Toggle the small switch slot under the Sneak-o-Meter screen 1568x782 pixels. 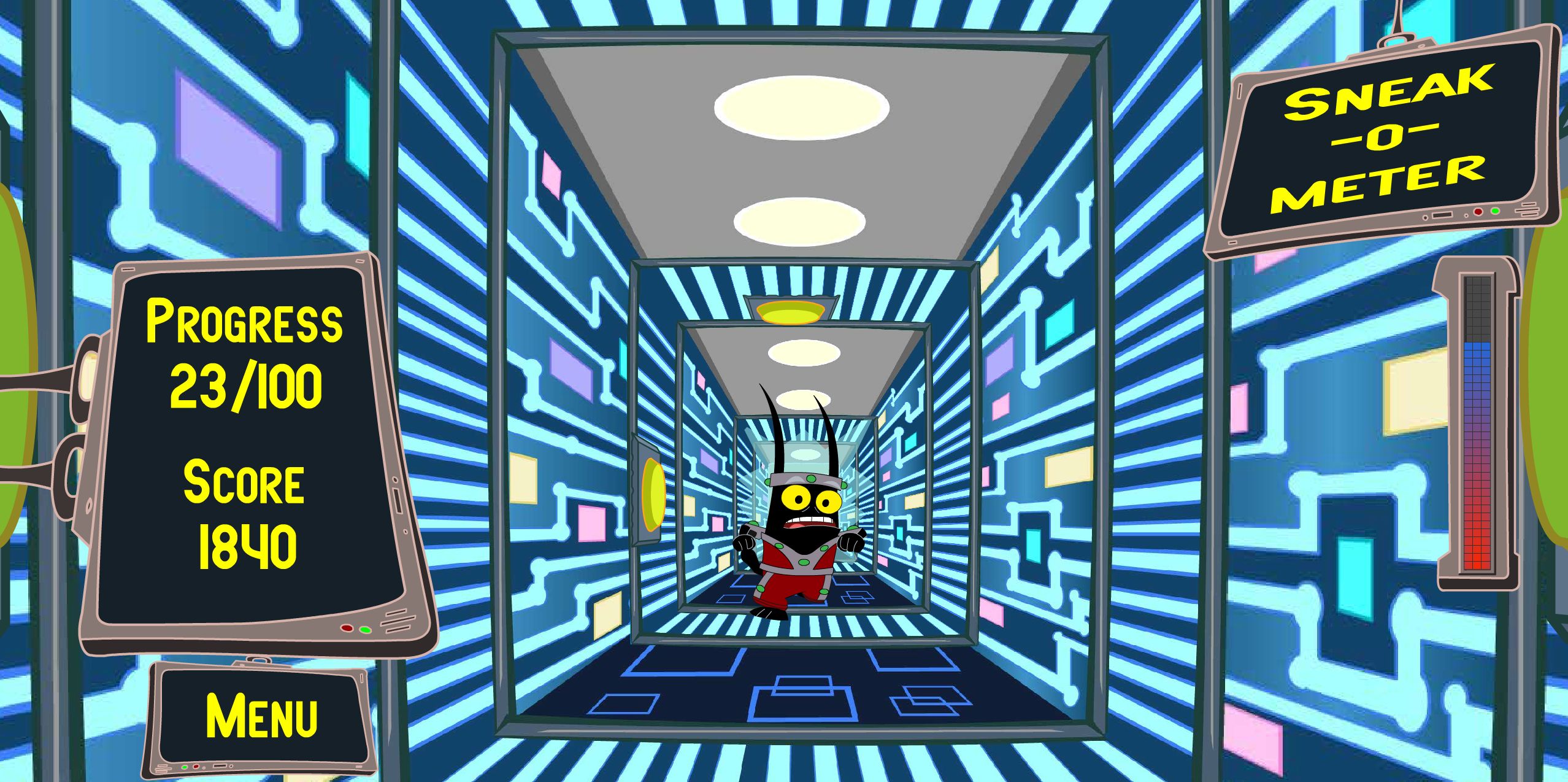click(x=1442, y=215)
